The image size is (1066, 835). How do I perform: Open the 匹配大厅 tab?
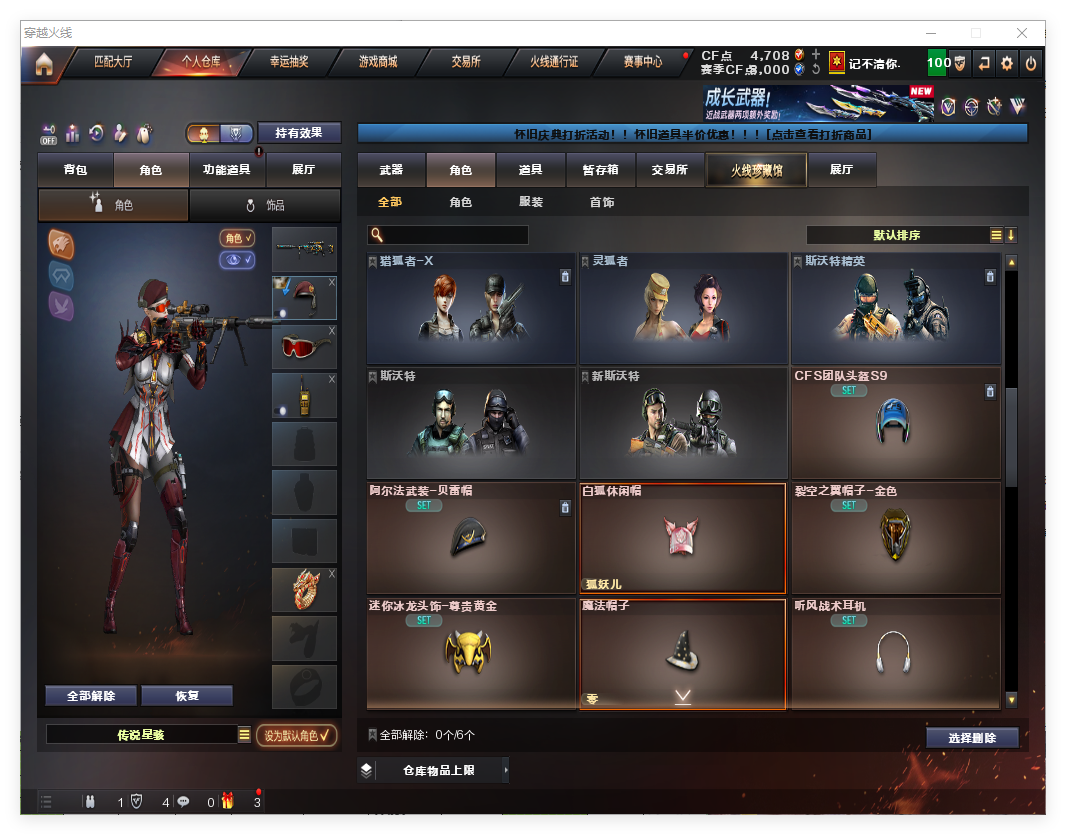pyautogui.click(x=112, y=62)
